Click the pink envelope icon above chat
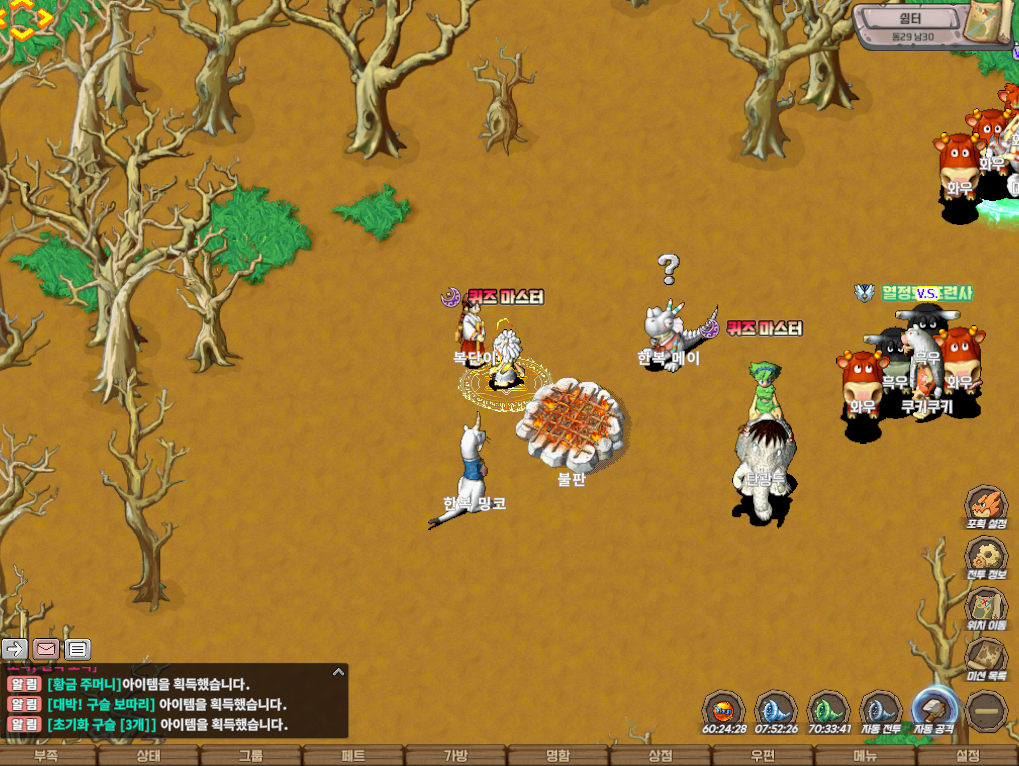Screen dimensions: 1019x766 (45, 649)
